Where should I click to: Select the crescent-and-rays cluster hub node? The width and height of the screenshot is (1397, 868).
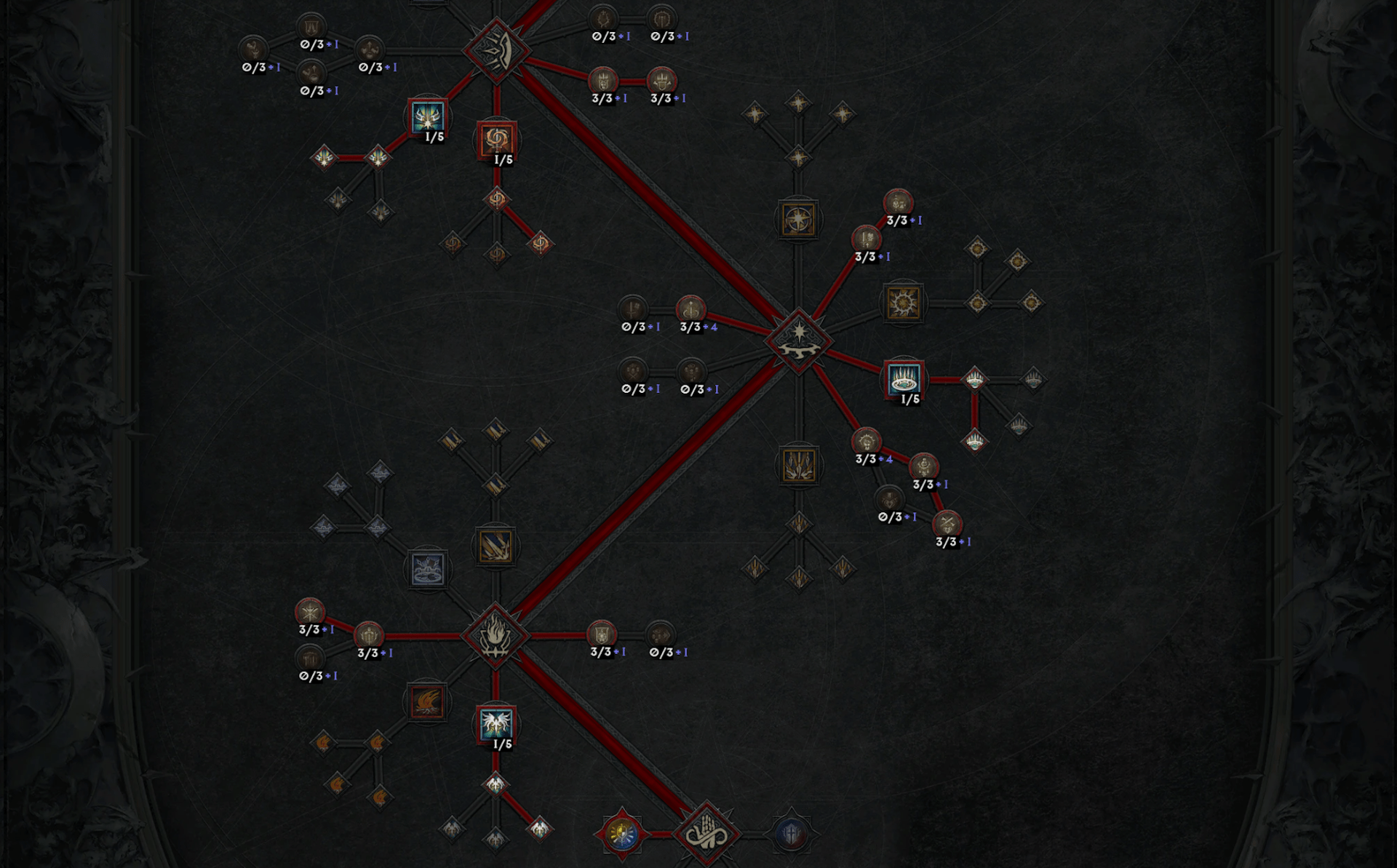pos(498,51)
